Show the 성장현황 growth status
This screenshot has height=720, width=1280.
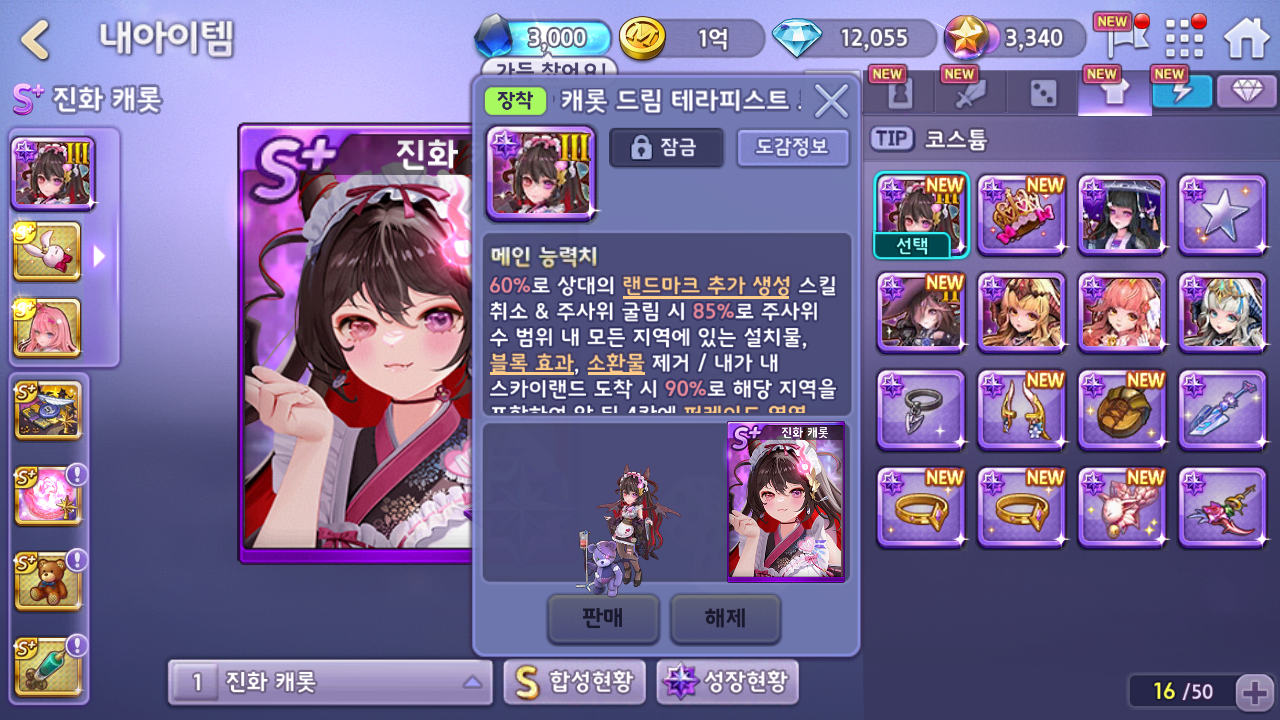[727, 683]
